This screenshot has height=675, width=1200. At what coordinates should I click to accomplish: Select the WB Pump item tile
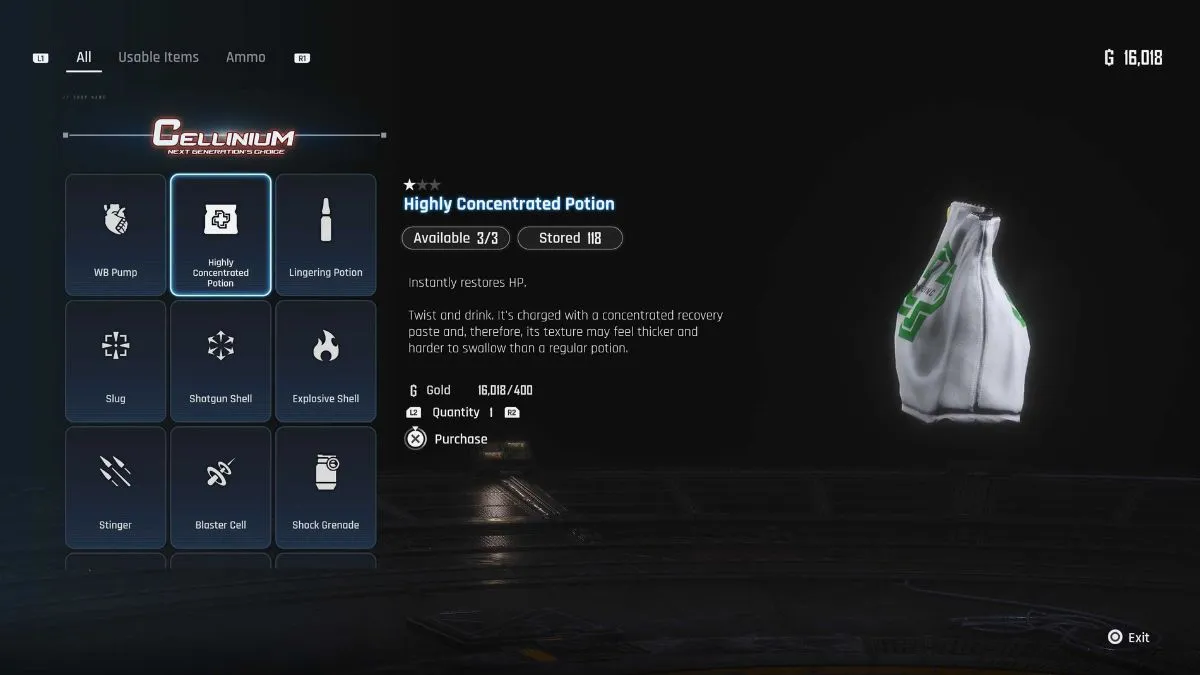[x=116, y=235]
